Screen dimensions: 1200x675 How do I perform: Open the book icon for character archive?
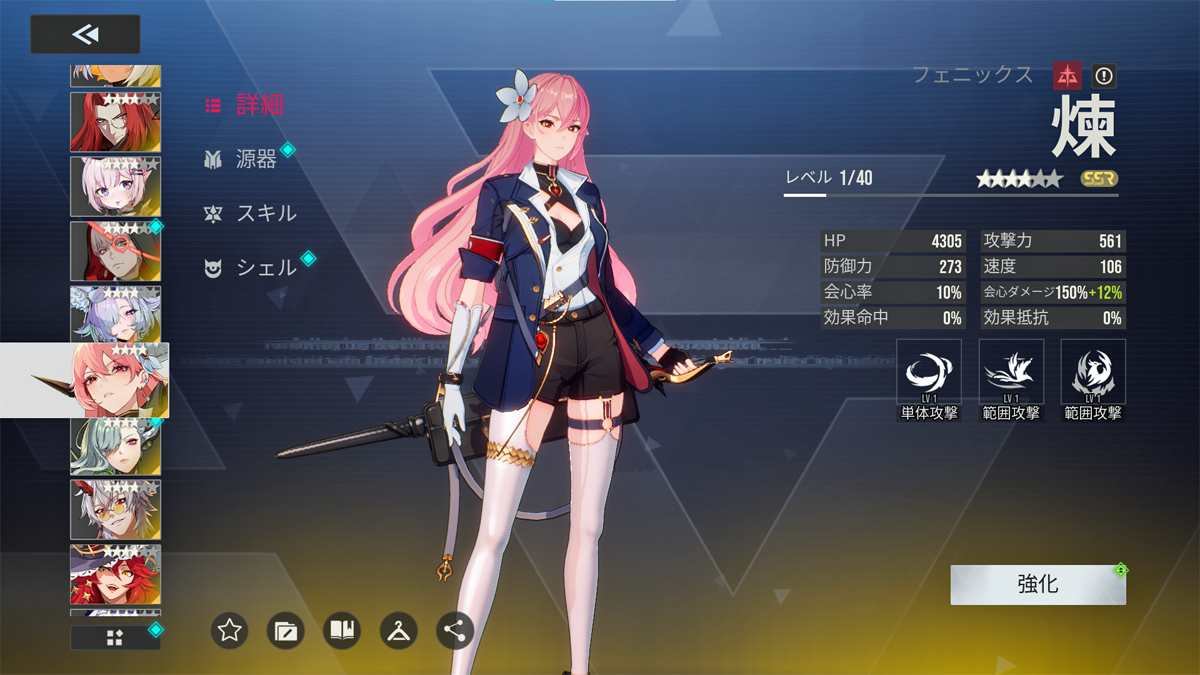click(342, 631)
